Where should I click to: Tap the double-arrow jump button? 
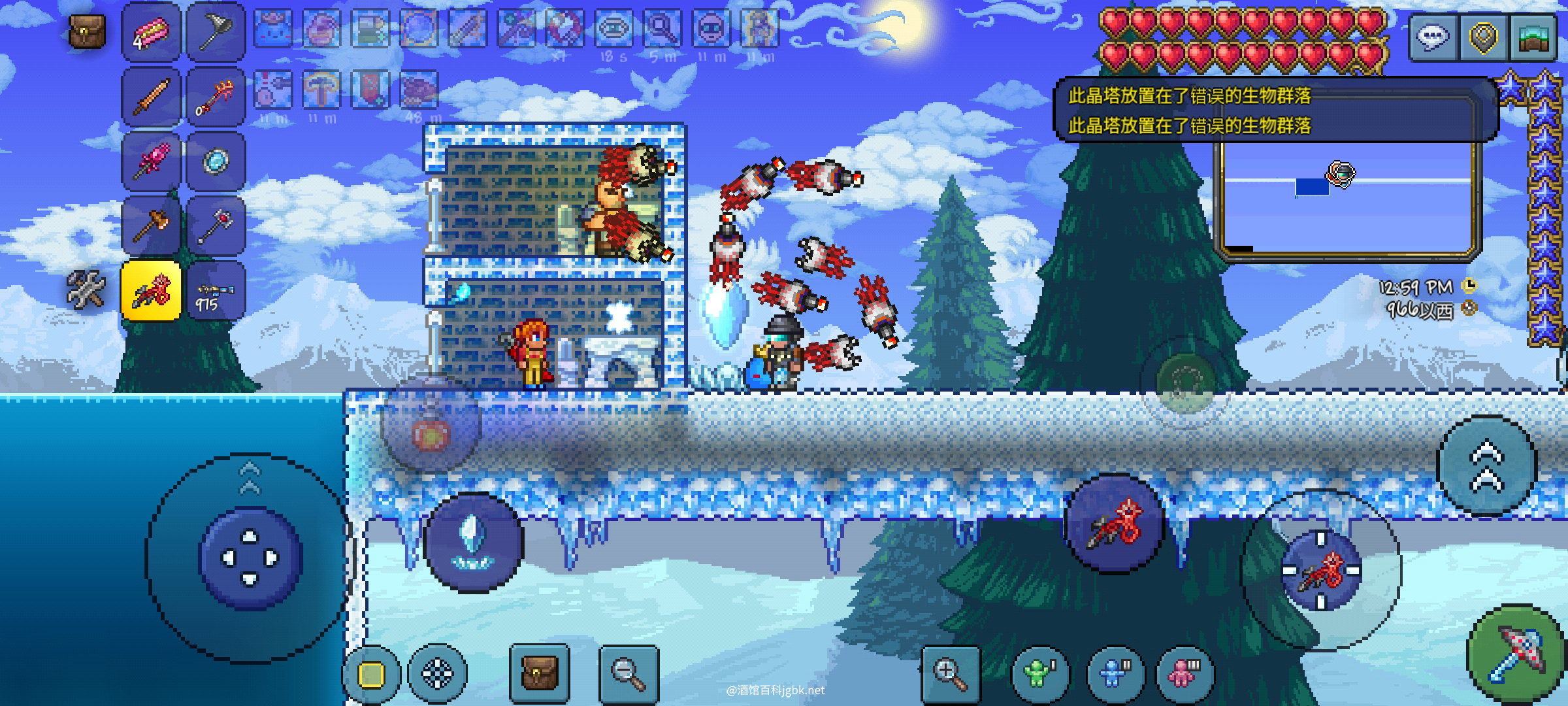(x=1487, y=465)
